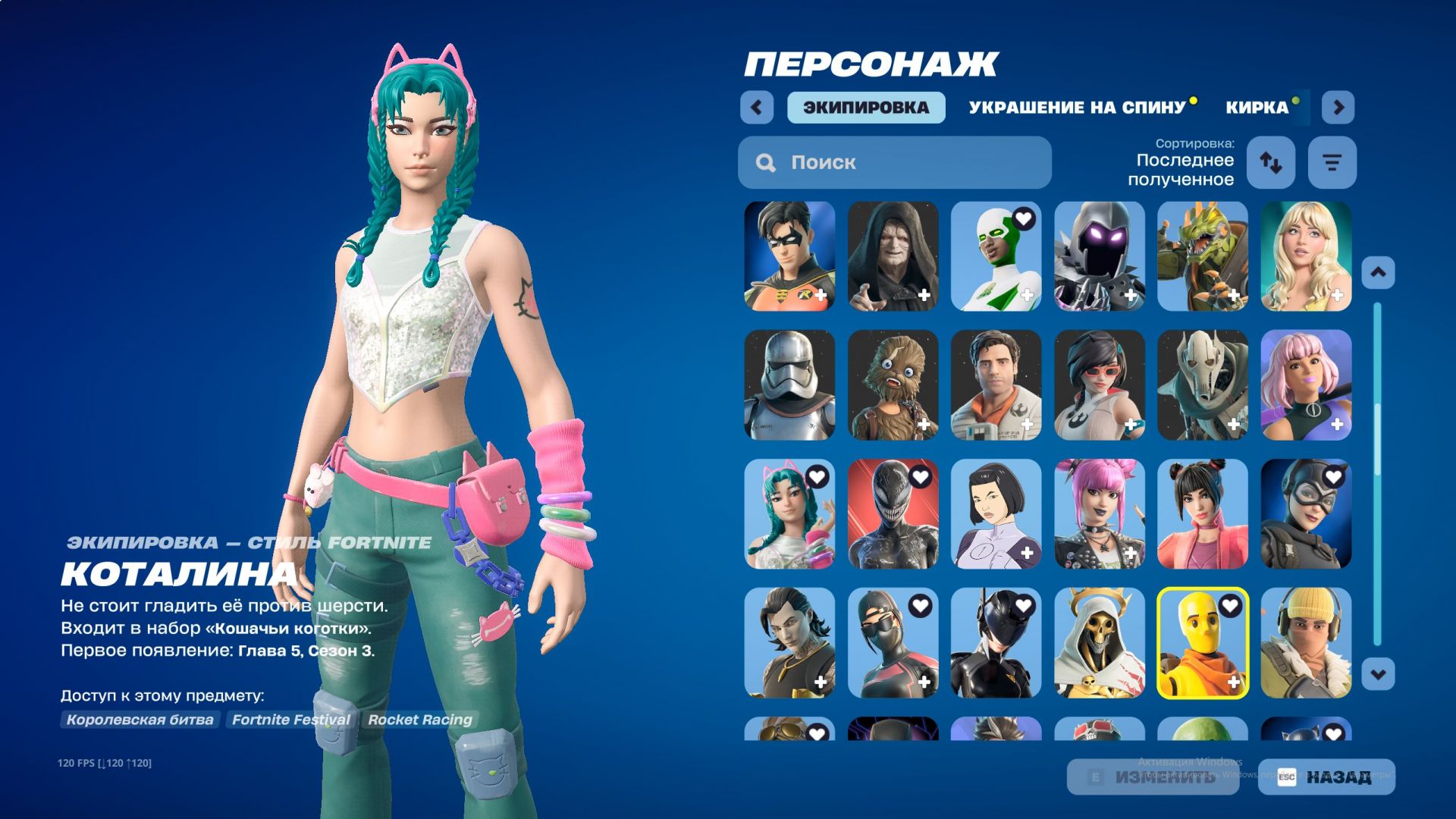
Task: Open the Украшение на спину tab
Action: (x=1077, y=108)
